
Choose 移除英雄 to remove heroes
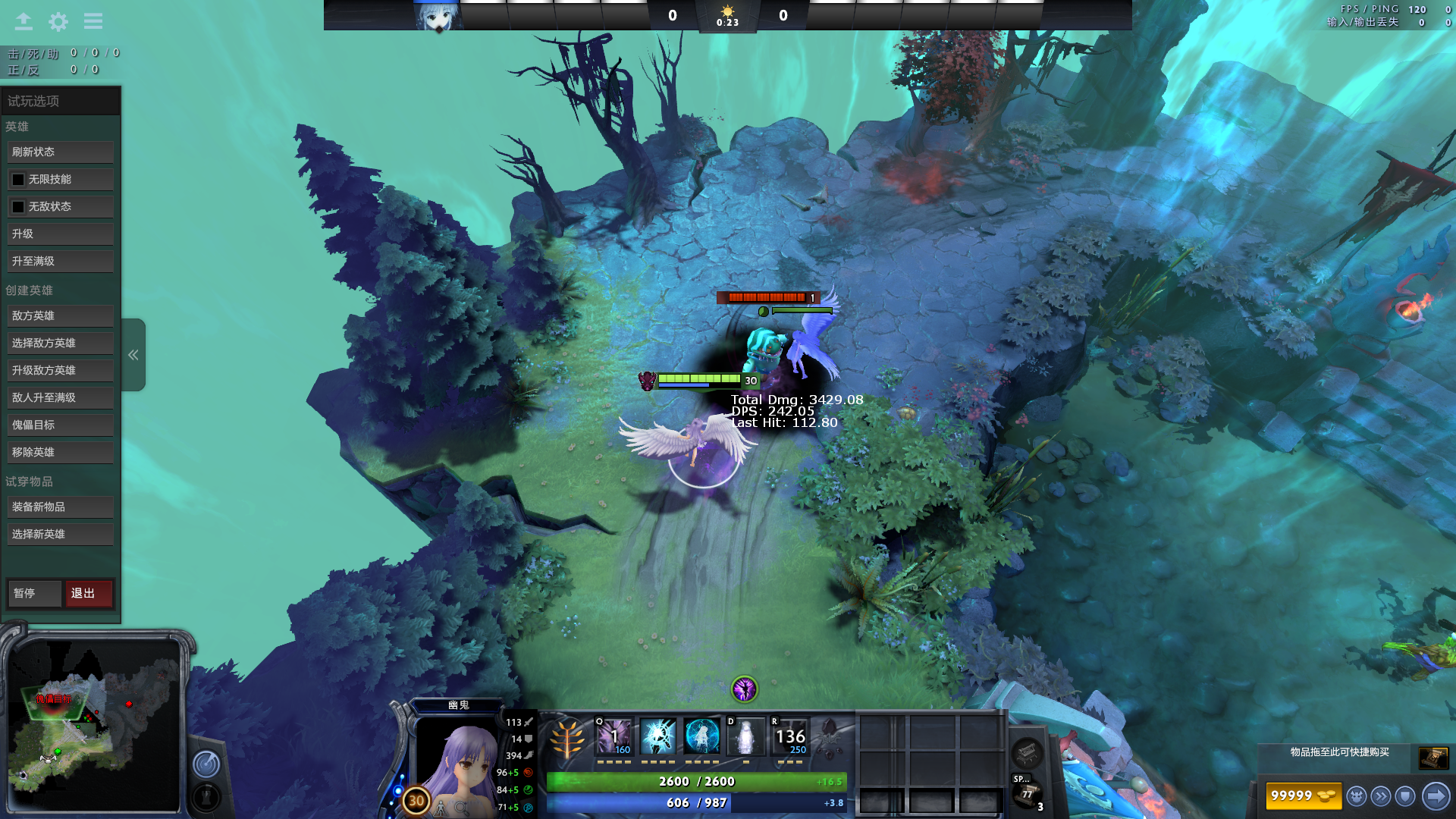(x=60, y=453)
